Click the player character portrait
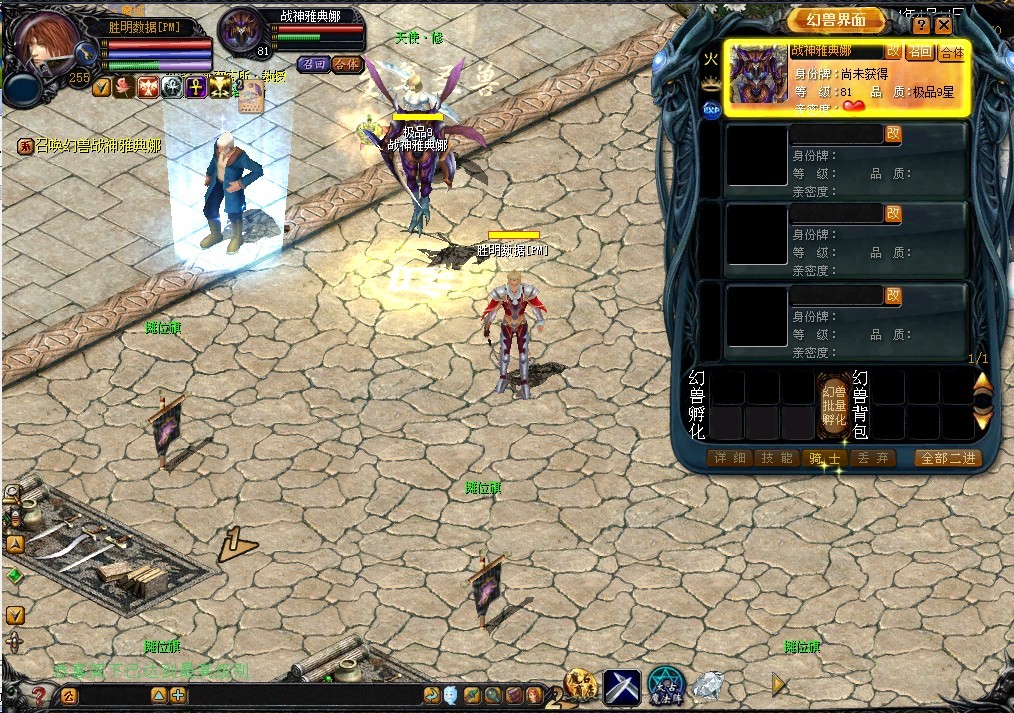This screenshot has height=713, width=1014. tap(45, 45)
